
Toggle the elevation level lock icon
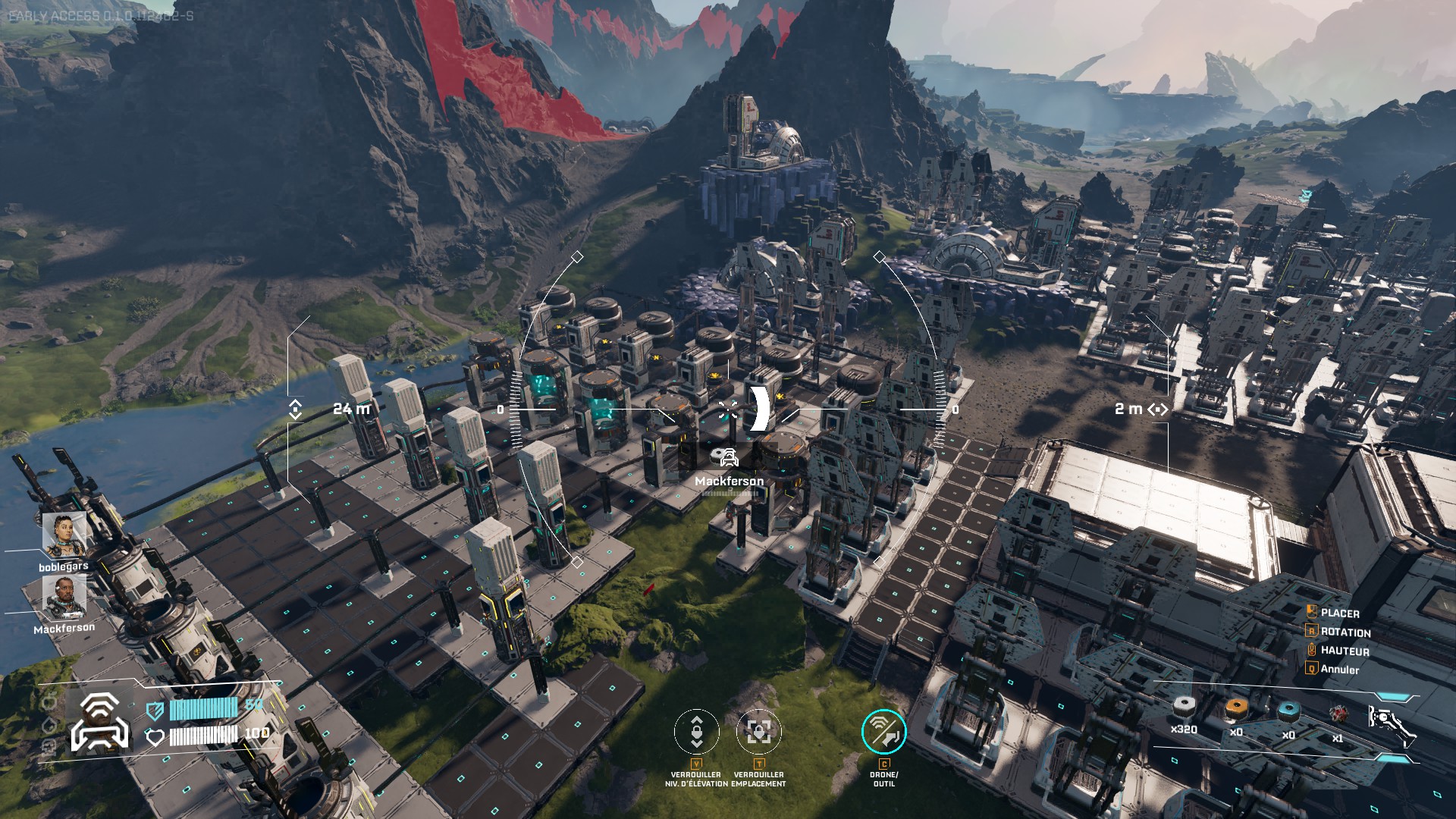click(696, 732)
